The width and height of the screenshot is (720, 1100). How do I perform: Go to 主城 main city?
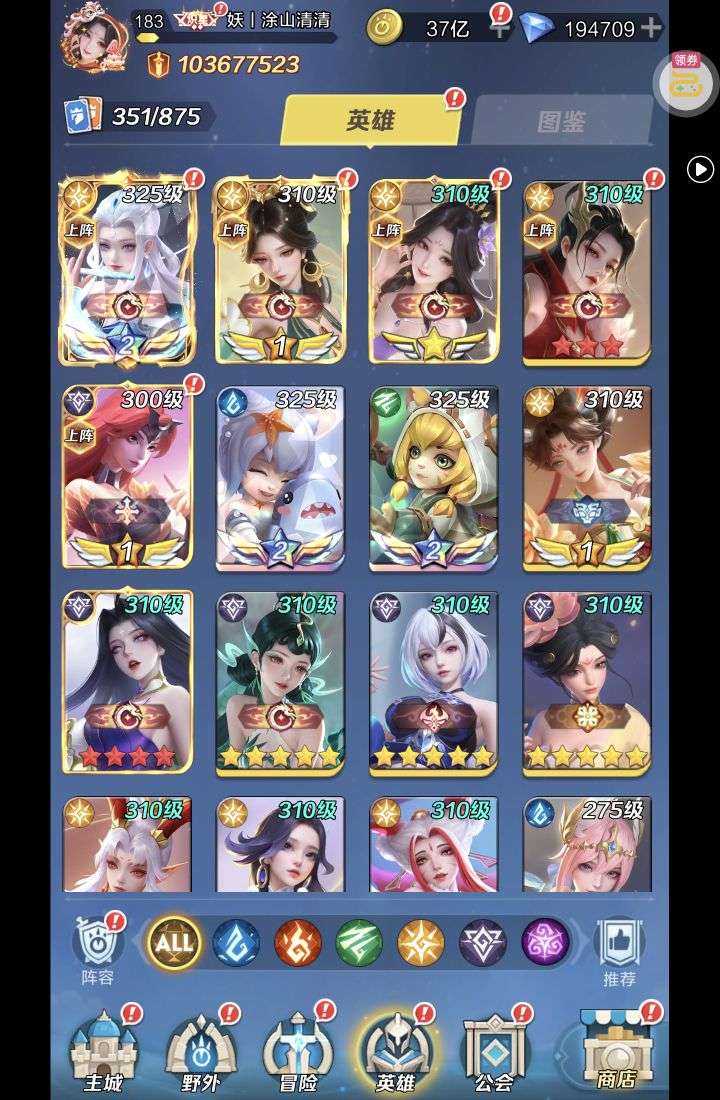click(x=103, y=1050)
